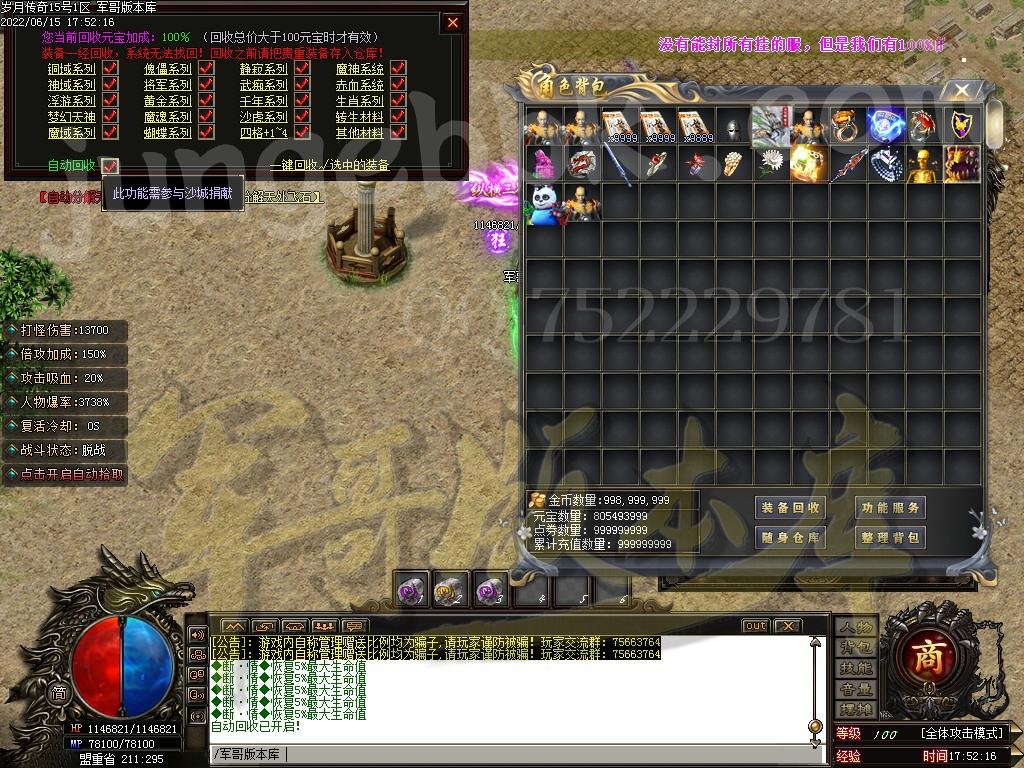
Task: Open the 功能服务 menu
Action: 889,508
